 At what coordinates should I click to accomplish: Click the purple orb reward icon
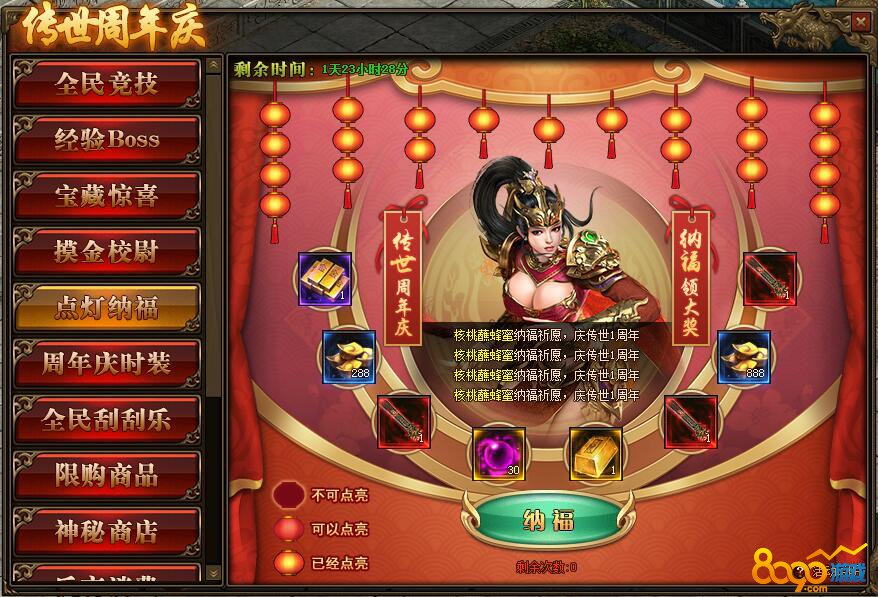[499, 453]
